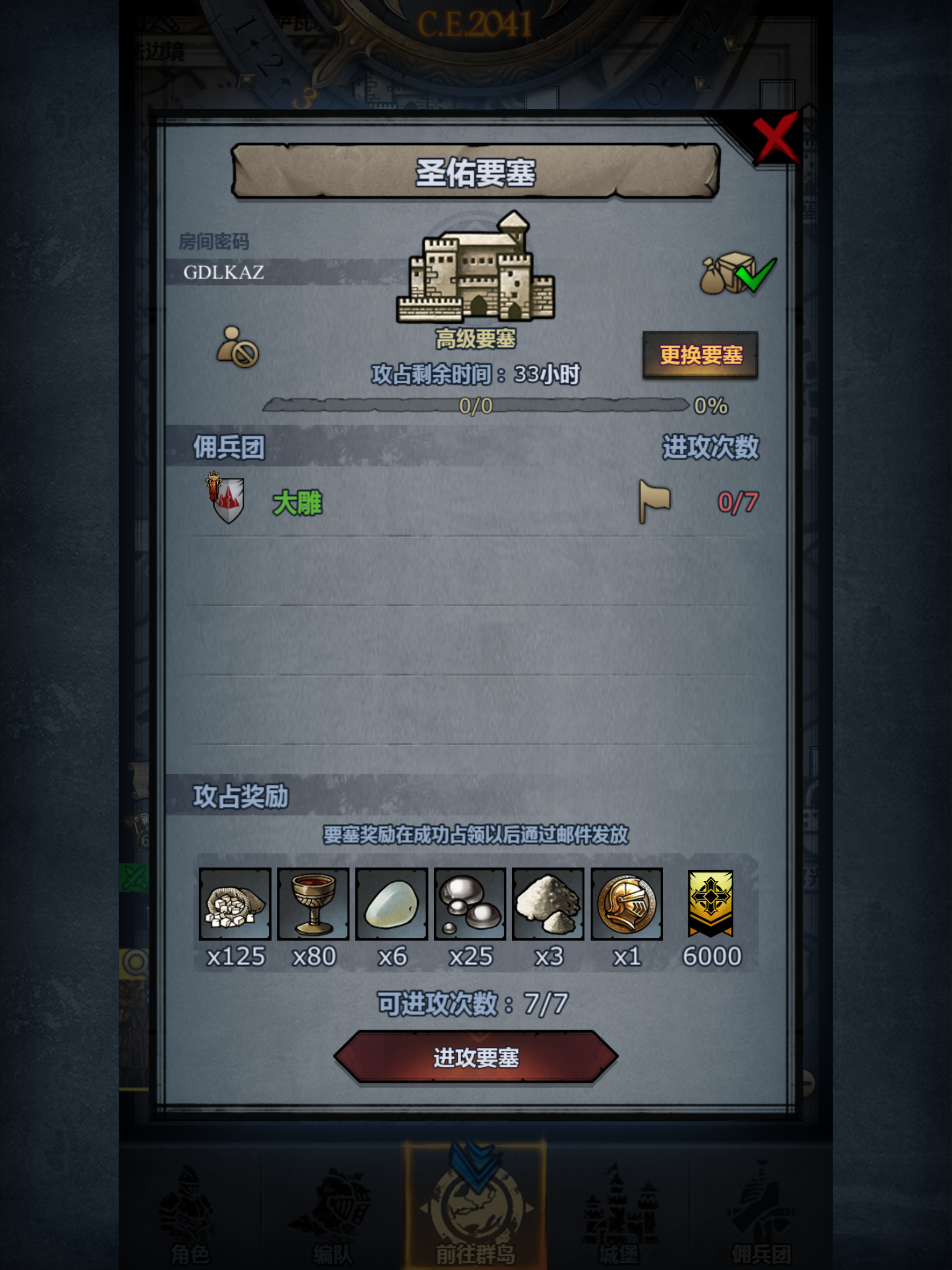Image resolution: width=952 pixels, height=1270 pixels.
Task: Select the x1 knight coin reward
Action: coord(627,903)
